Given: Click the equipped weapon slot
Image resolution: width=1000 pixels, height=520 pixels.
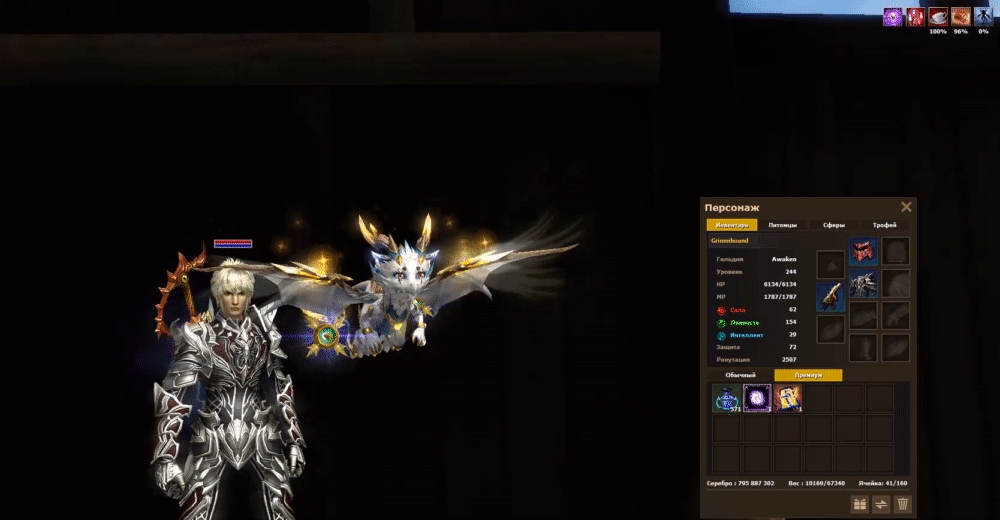Looking at the screenshot, I should click(x=831, y=297).
